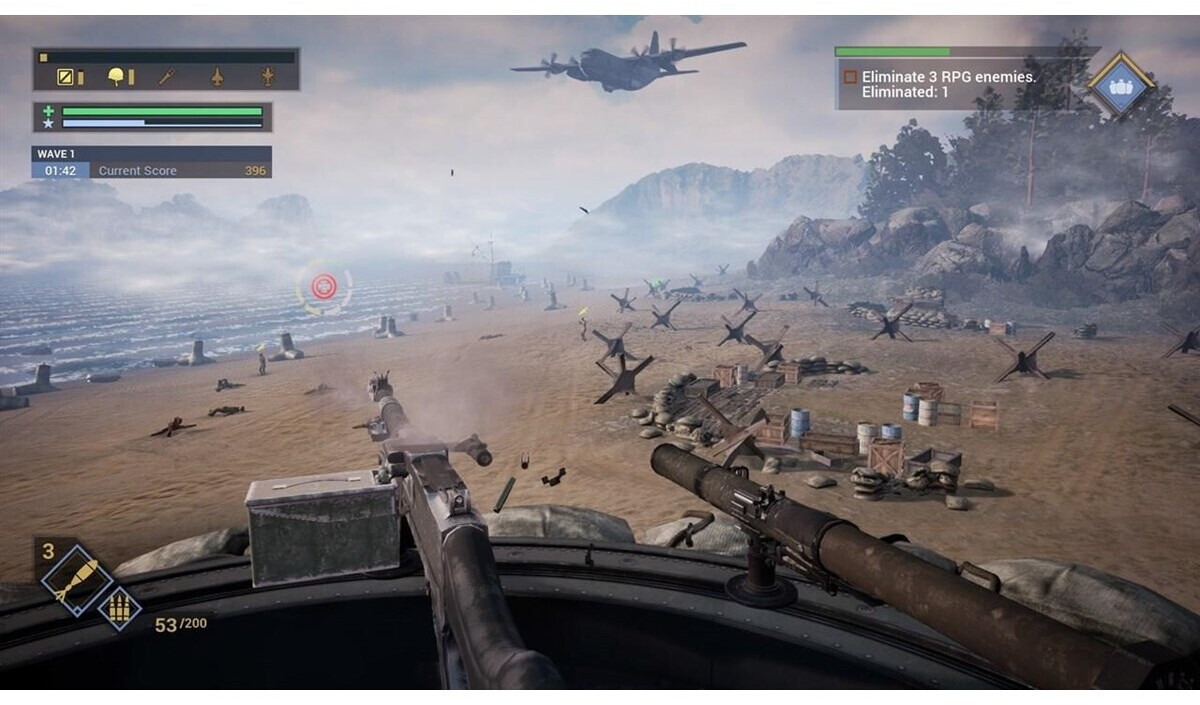Click the blue squad diamond badge
This screenshot has width=1200, height=705.
click(1119, 87)
